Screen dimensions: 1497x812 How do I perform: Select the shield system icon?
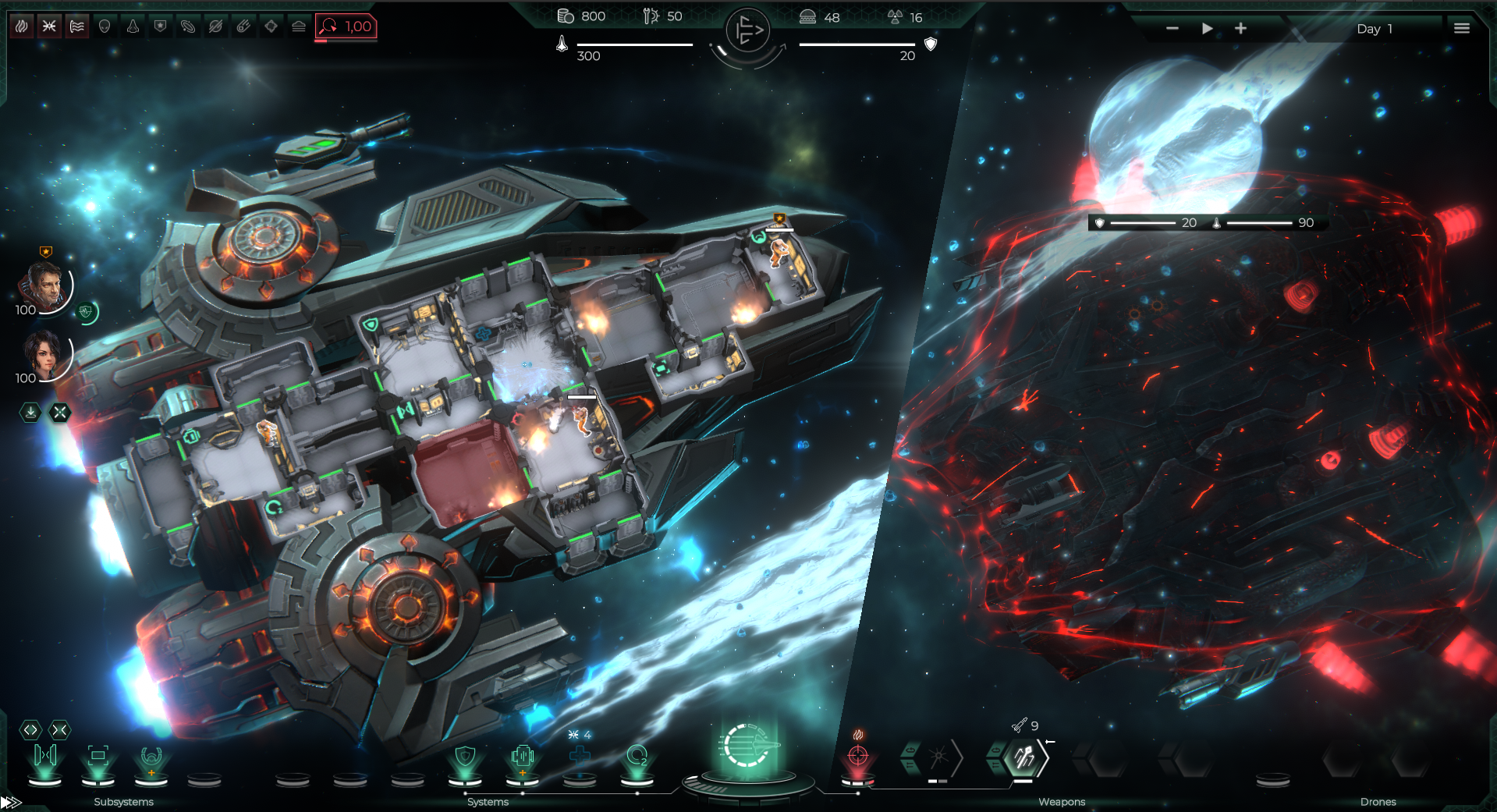coord(465,755)
